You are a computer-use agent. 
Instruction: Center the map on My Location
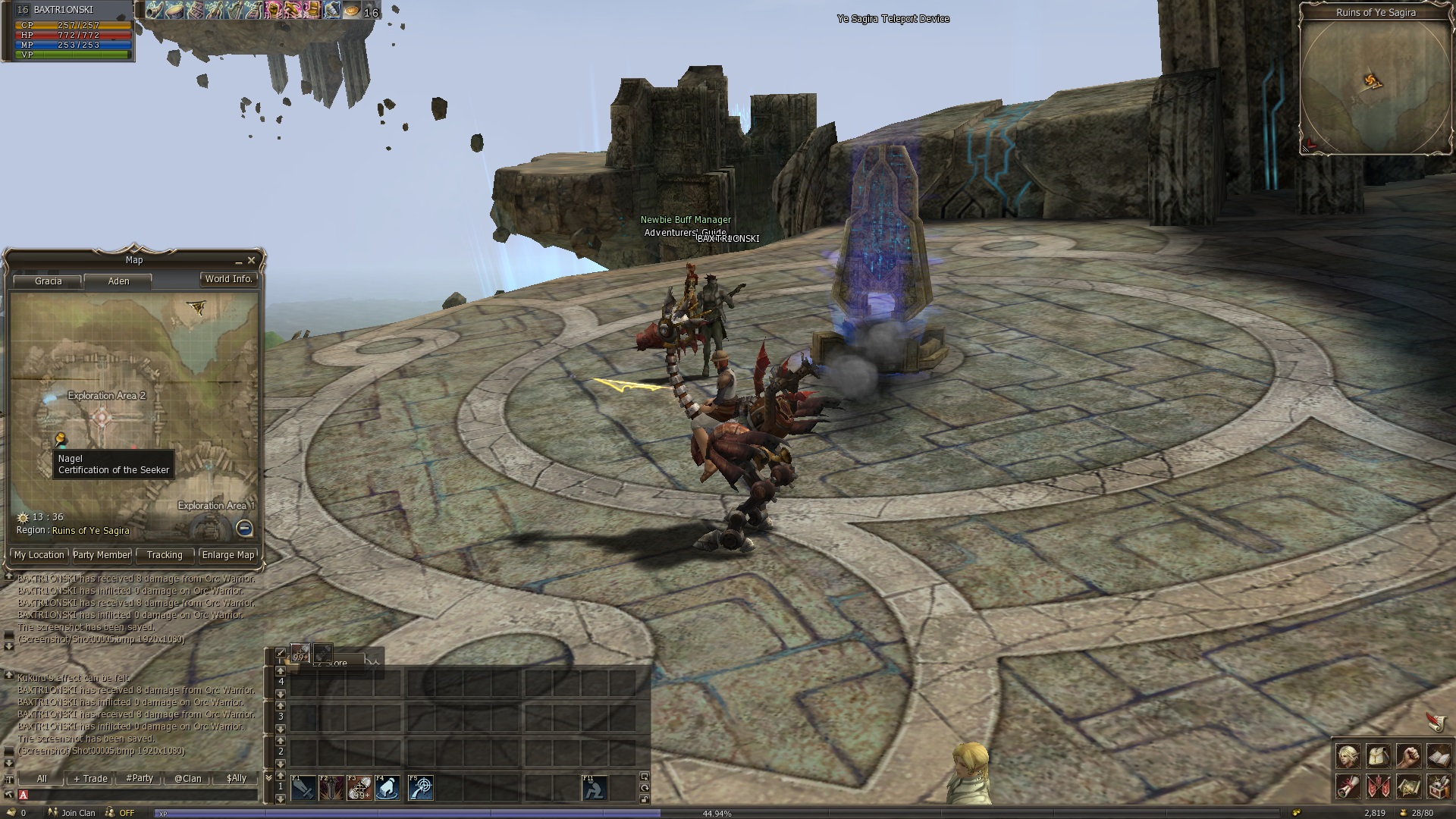(39, 555)
